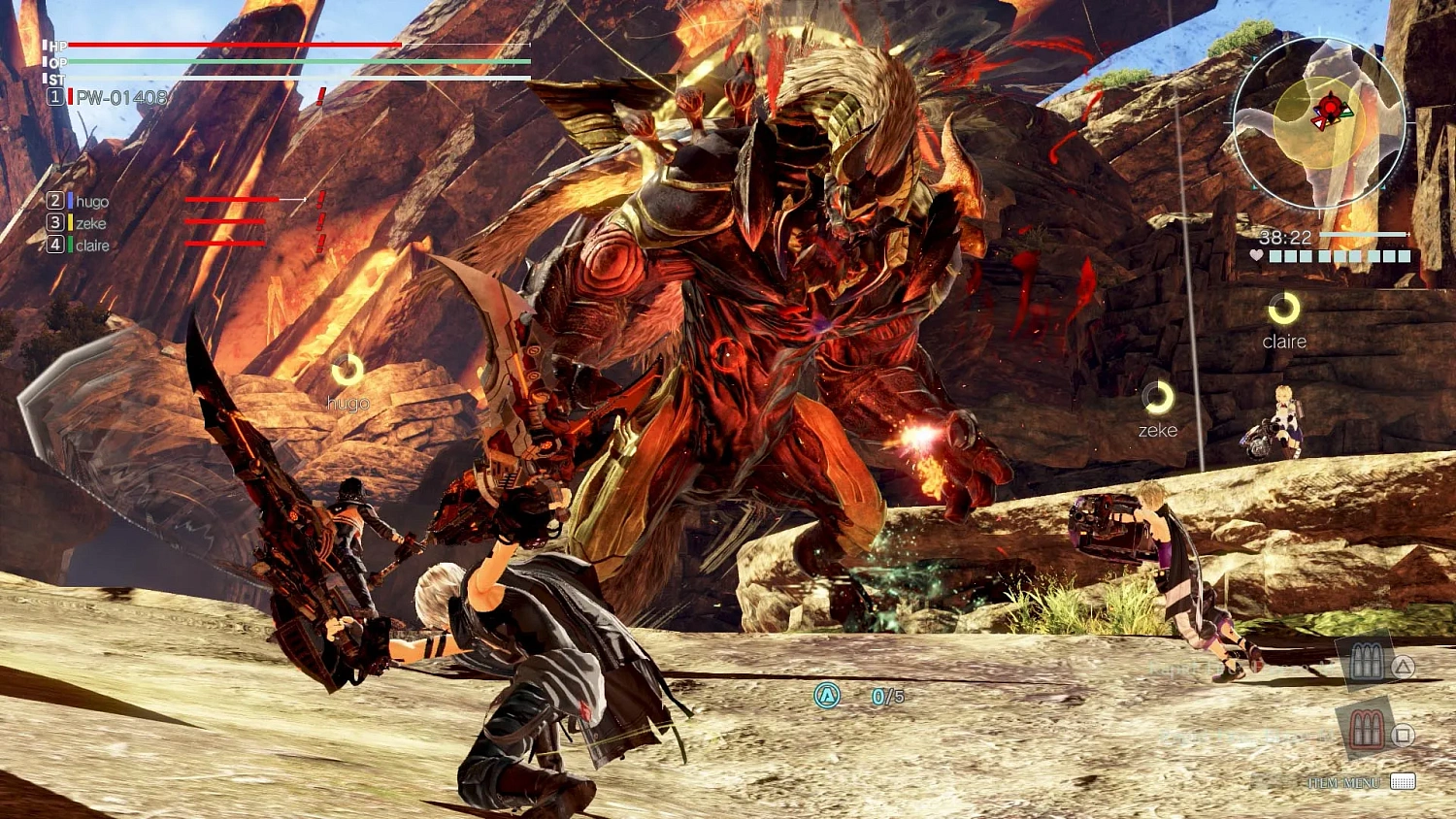Click the circle-A link burst icon near 0/5 counter
This screenshot has height=819, width=1456.
(828, 696)
